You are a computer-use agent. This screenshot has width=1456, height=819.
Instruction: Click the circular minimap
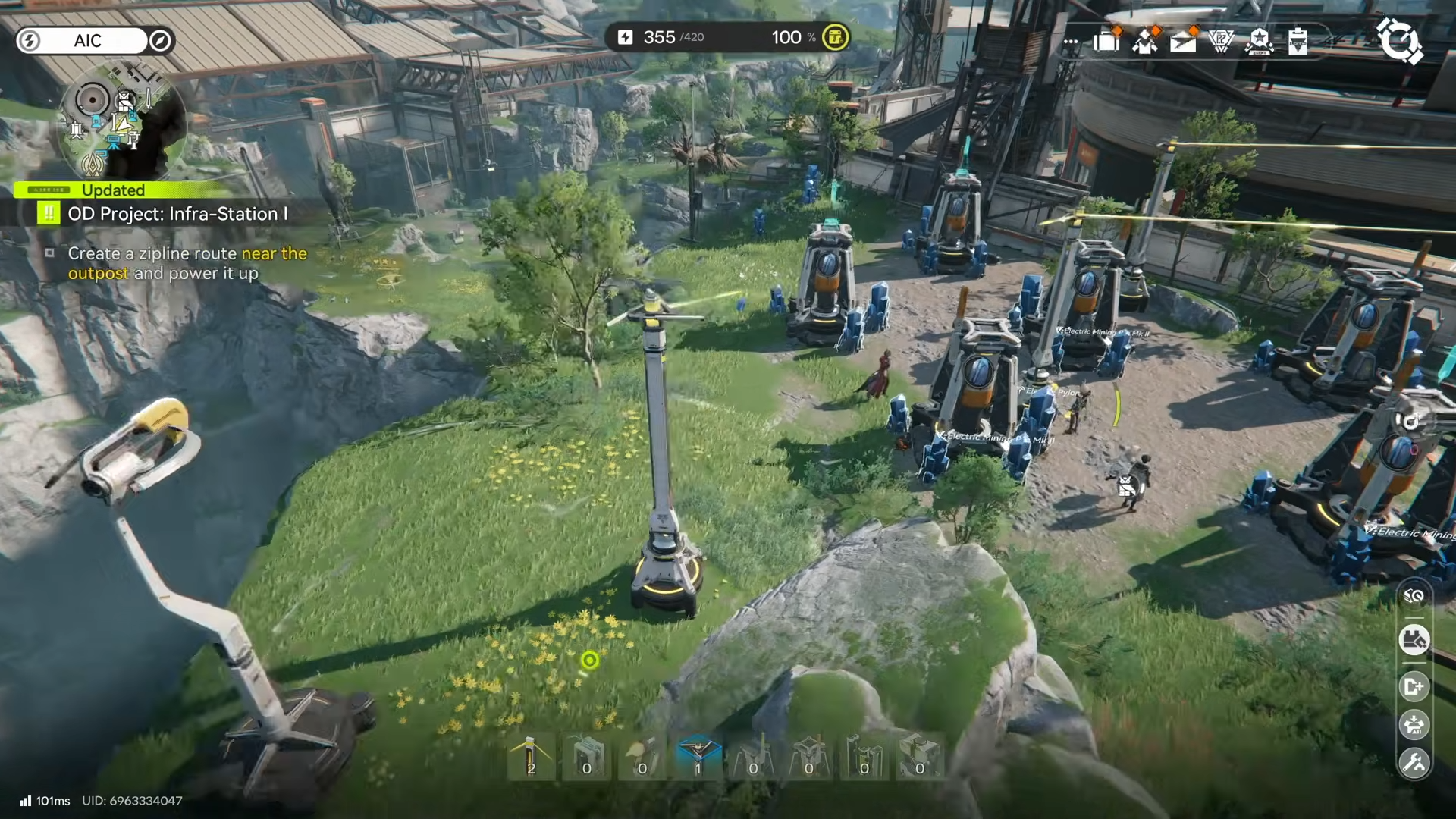tap(121, 121)
